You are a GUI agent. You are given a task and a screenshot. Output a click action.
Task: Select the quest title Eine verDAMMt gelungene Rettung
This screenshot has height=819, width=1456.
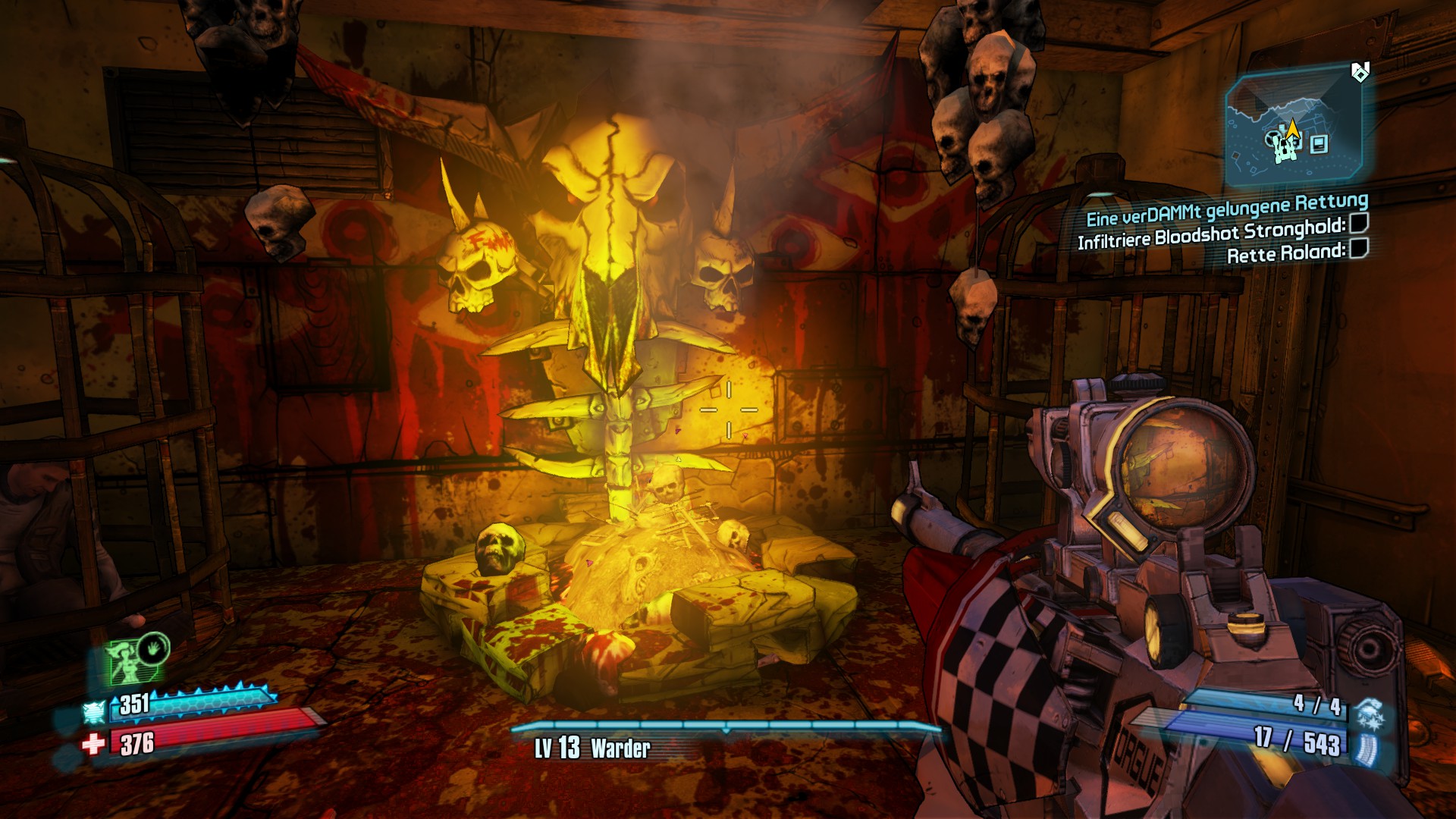(1226, 209)
